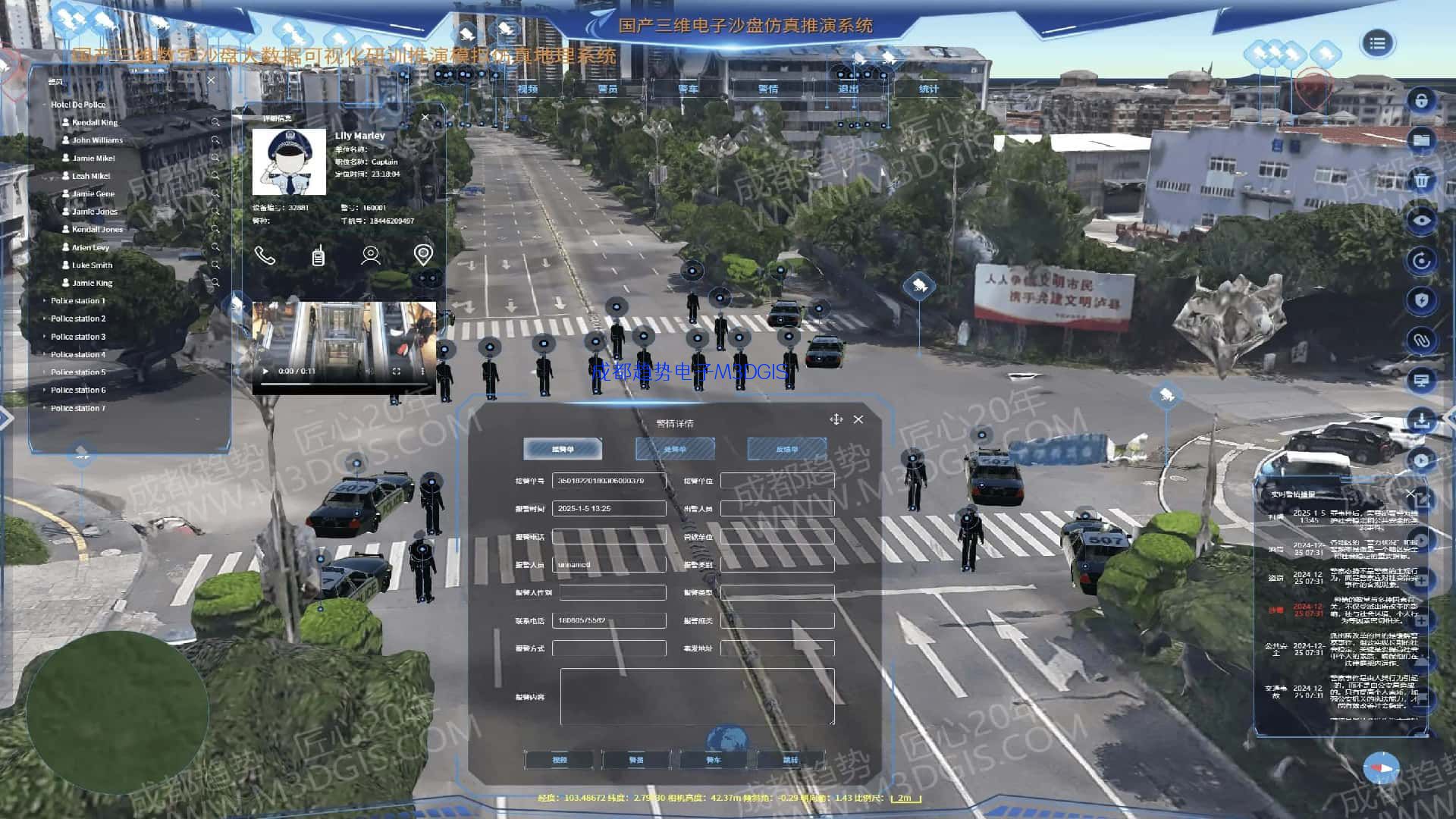Click the trash can icon in right toolbar
1456x819 pixels.
pos(1421,180)
